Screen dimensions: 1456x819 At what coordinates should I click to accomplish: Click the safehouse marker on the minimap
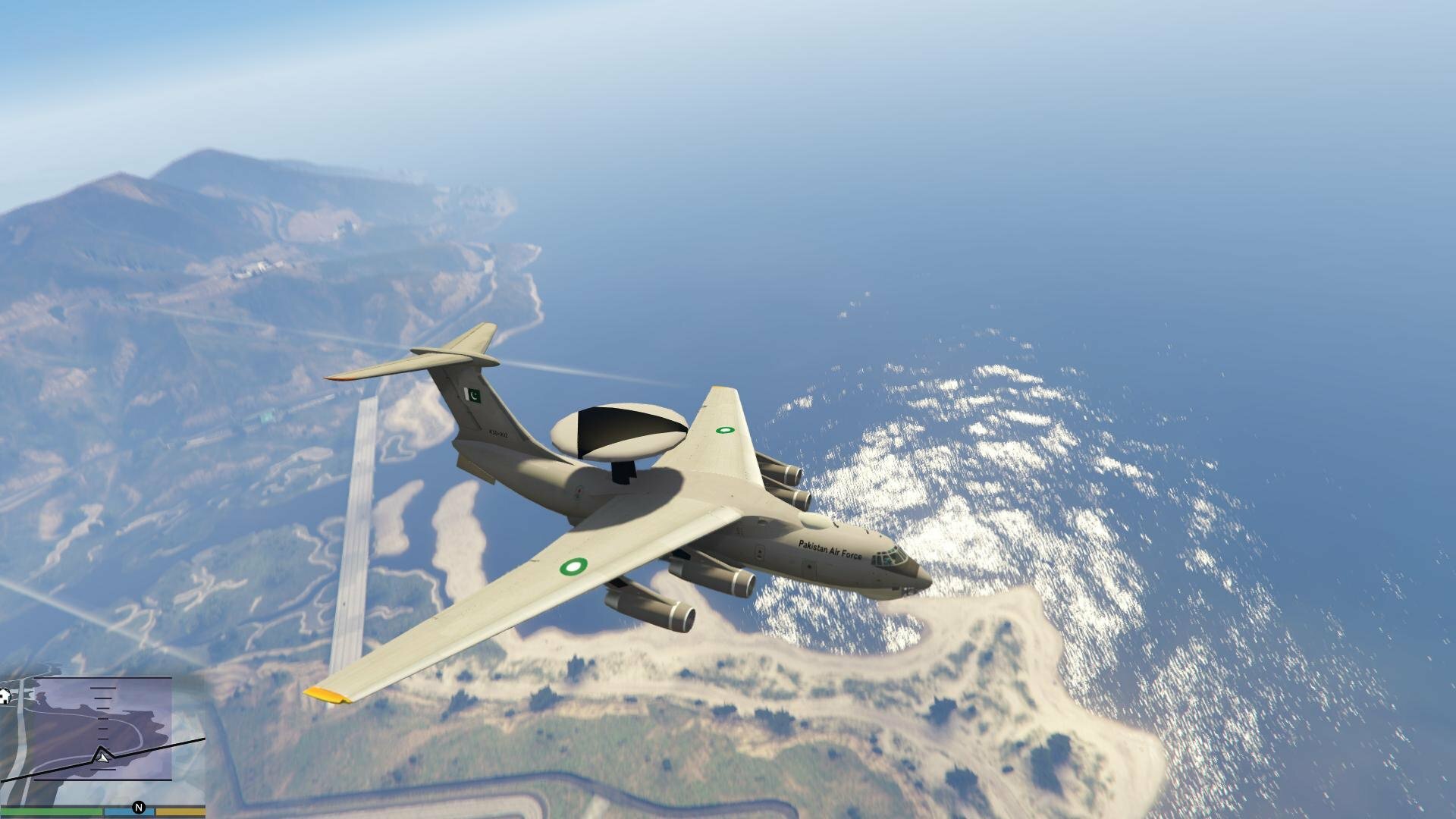pos(5,696)
